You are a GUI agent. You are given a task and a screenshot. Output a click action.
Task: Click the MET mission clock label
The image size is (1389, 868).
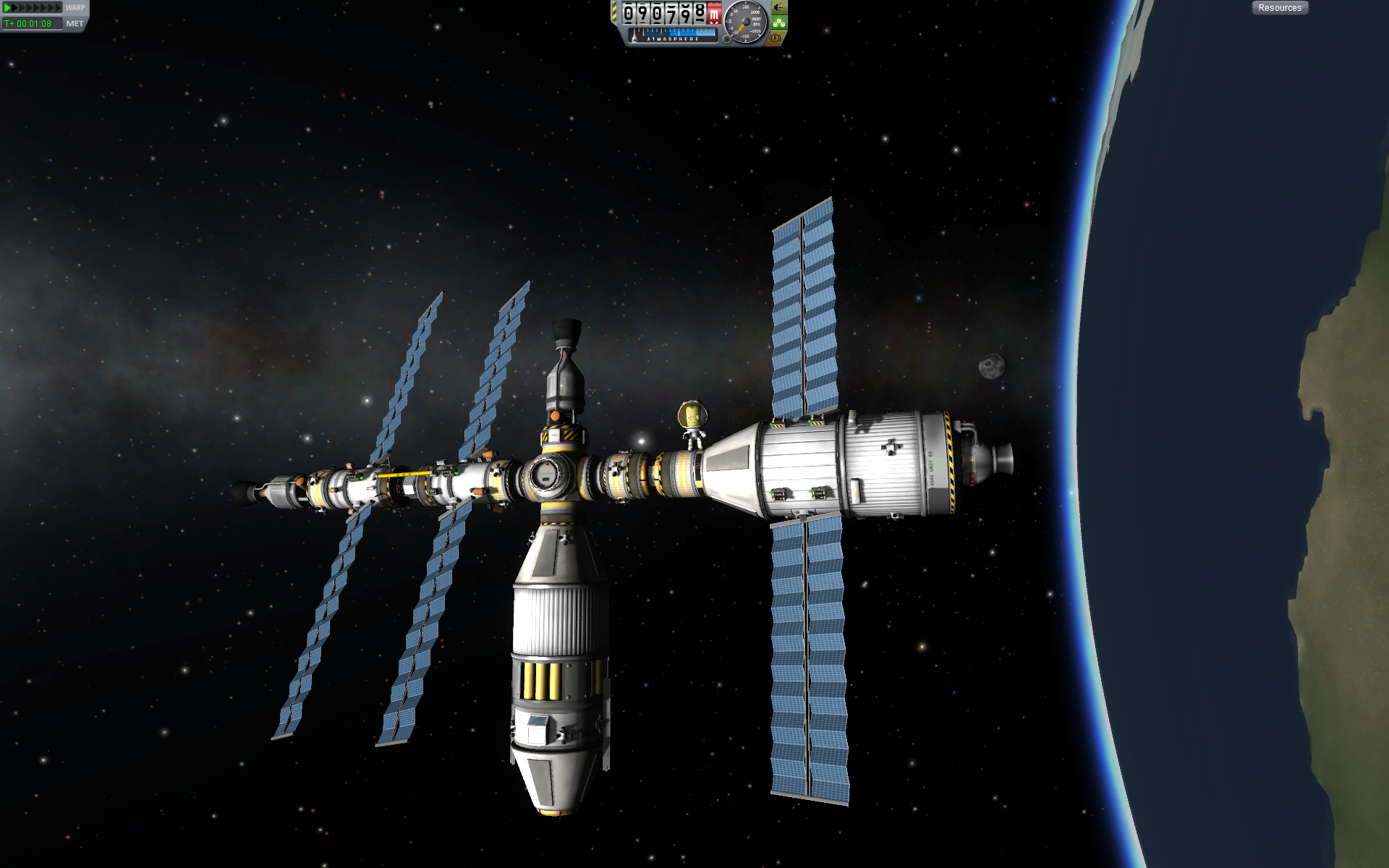75,24
